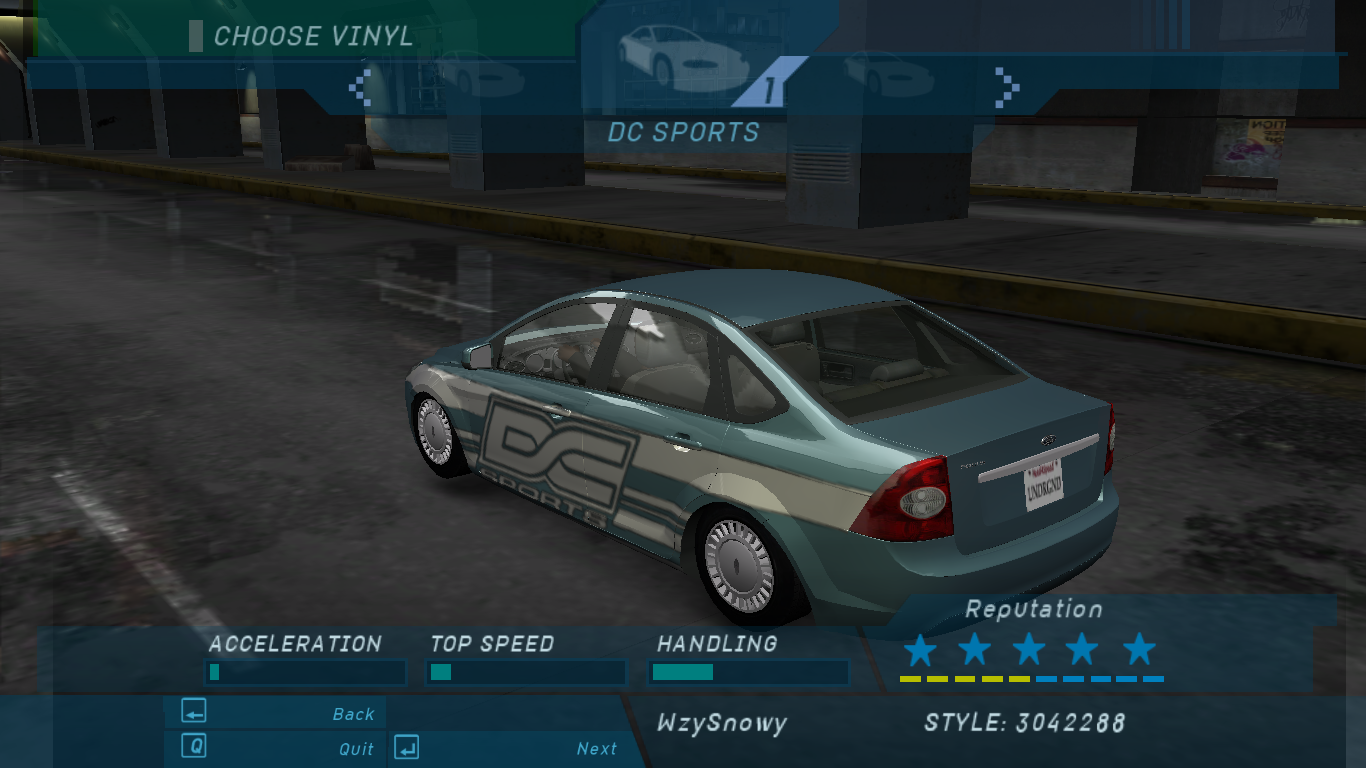Show the previous vinyl with the left arrow
1366x768 pixels.
(x=360, y=88)
